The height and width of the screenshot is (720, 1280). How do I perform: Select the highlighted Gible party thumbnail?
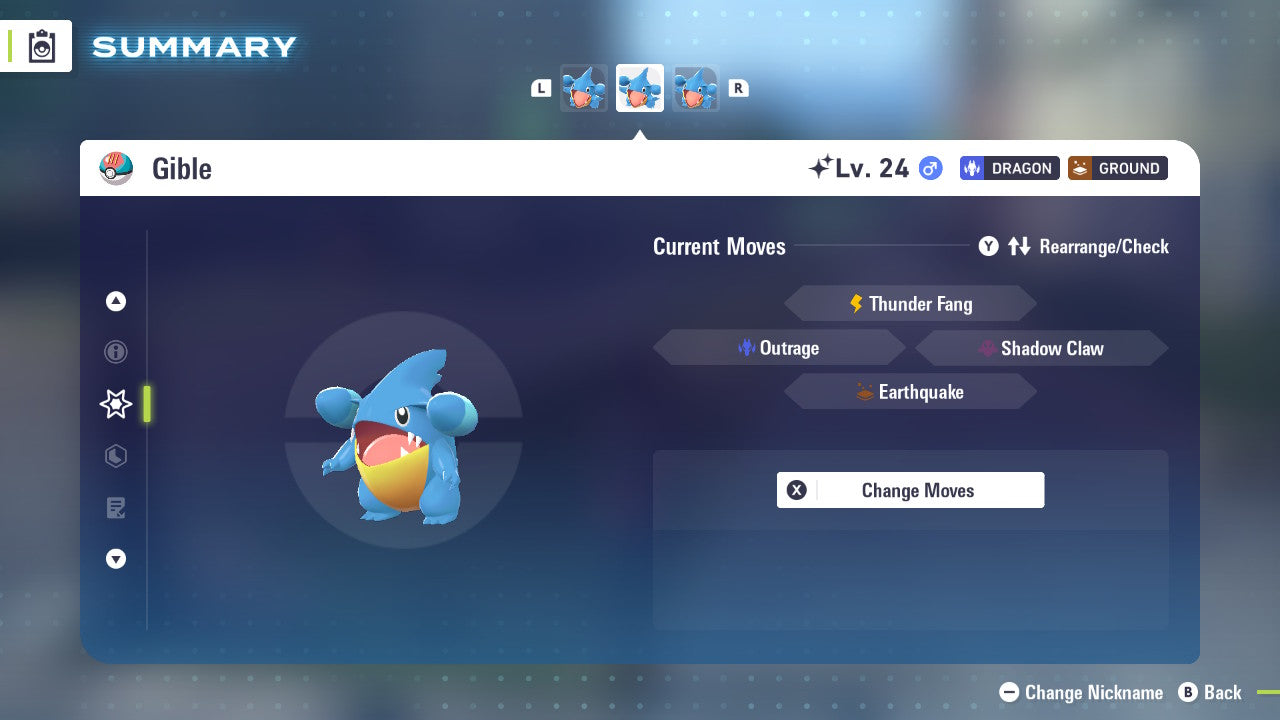(640, 87)
